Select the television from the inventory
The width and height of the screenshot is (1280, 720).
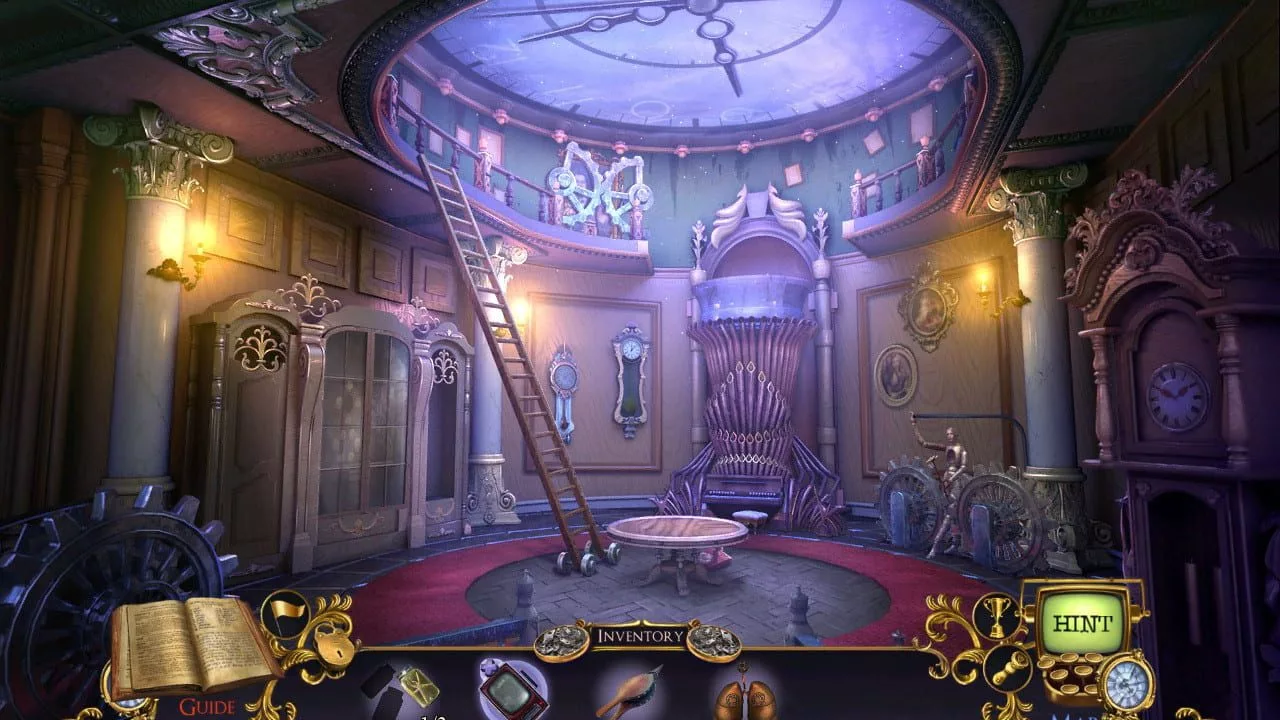click(x=513, y=690)
